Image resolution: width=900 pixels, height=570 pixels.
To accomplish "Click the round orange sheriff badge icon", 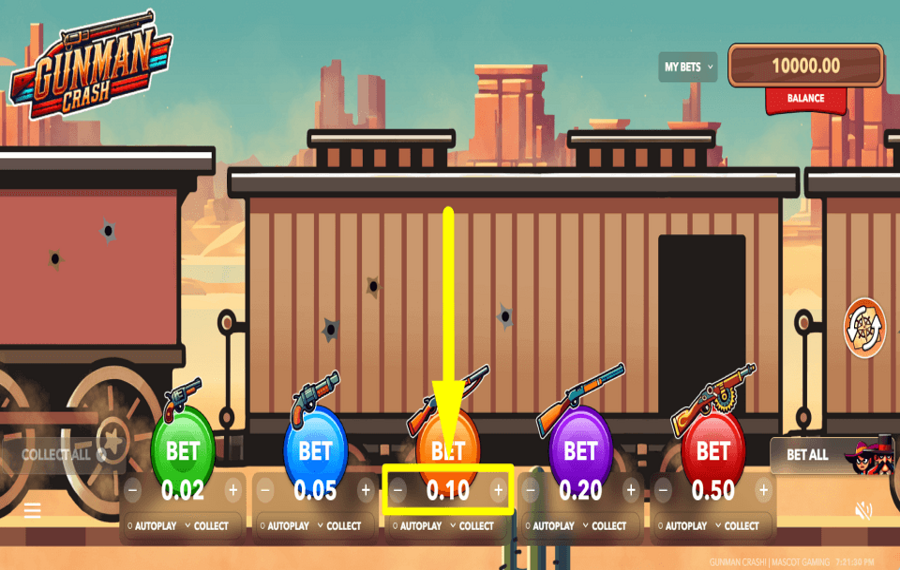I will [865, 328].
